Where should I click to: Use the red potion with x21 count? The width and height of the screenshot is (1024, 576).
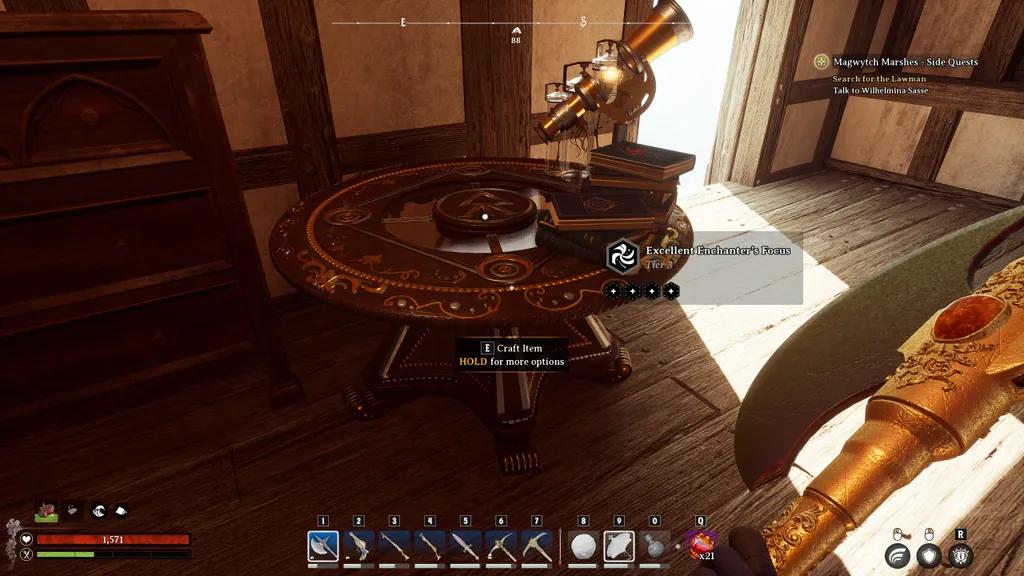(700, 546)
